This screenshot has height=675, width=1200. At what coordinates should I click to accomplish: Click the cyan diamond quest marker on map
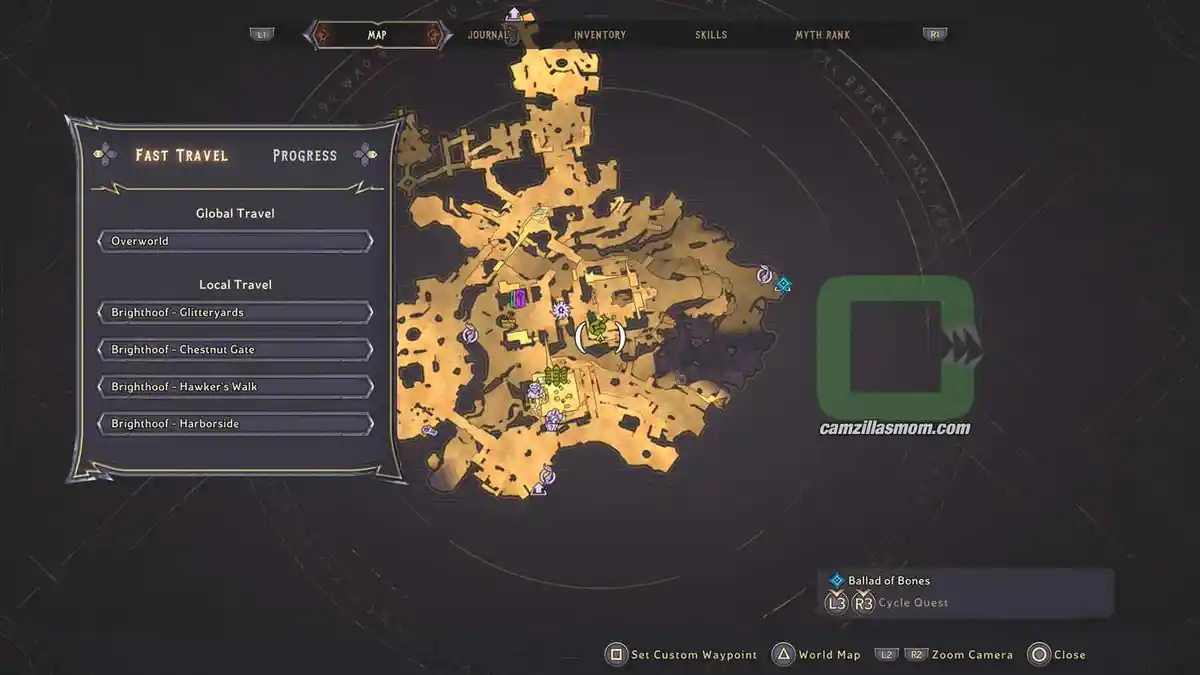click(783, 285)
